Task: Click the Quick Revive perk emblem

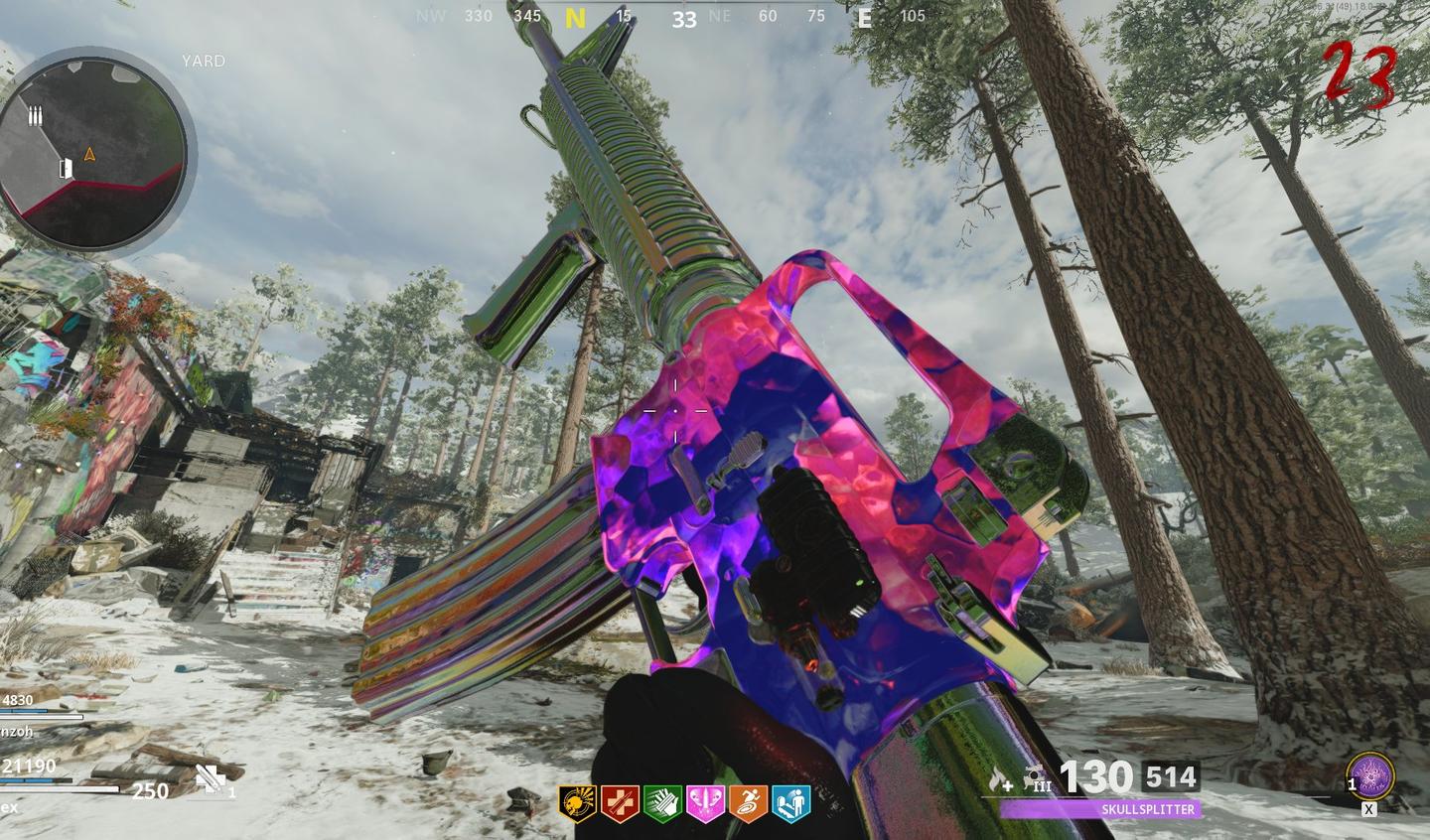Action: [789, 800]
